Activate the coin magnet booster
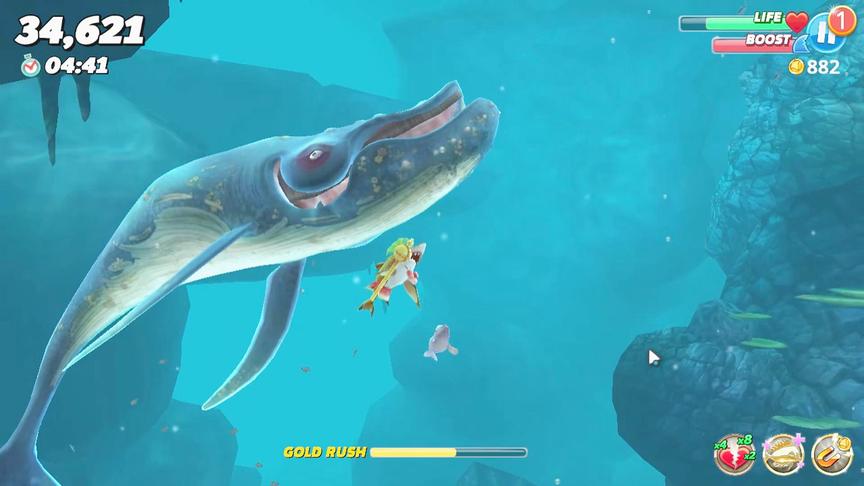This screenshot has height=486, width=864. coord(831,455)
